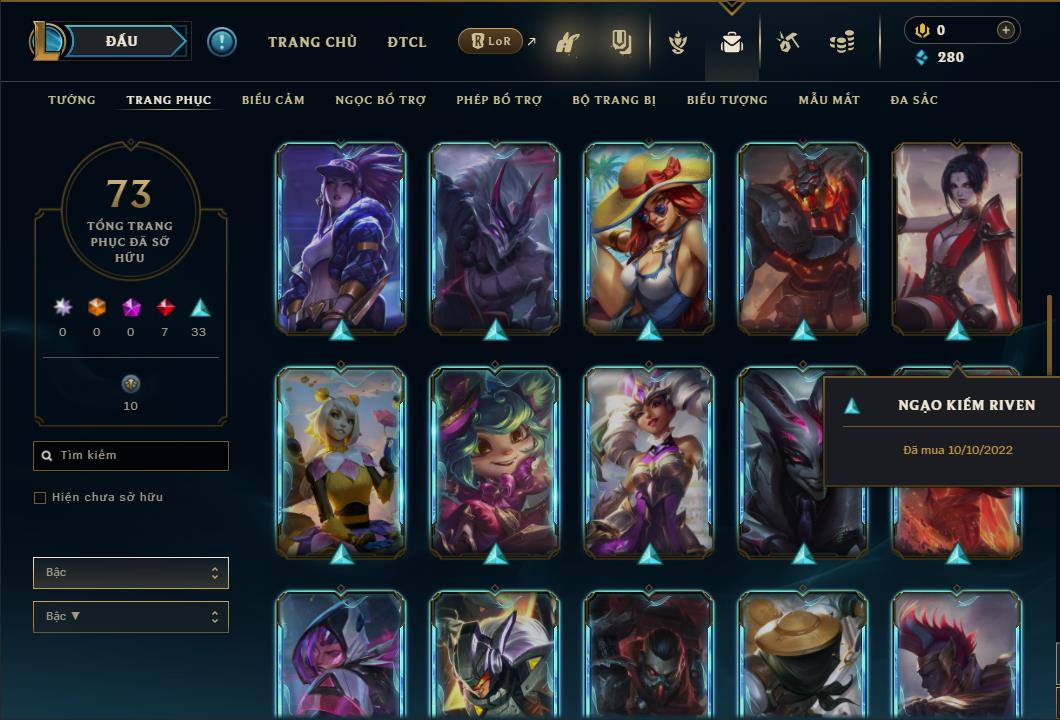The image size is (1060, 720).
Task: Open the NGỌC BỔ TRỢ tab
Action: pos(380,100)
